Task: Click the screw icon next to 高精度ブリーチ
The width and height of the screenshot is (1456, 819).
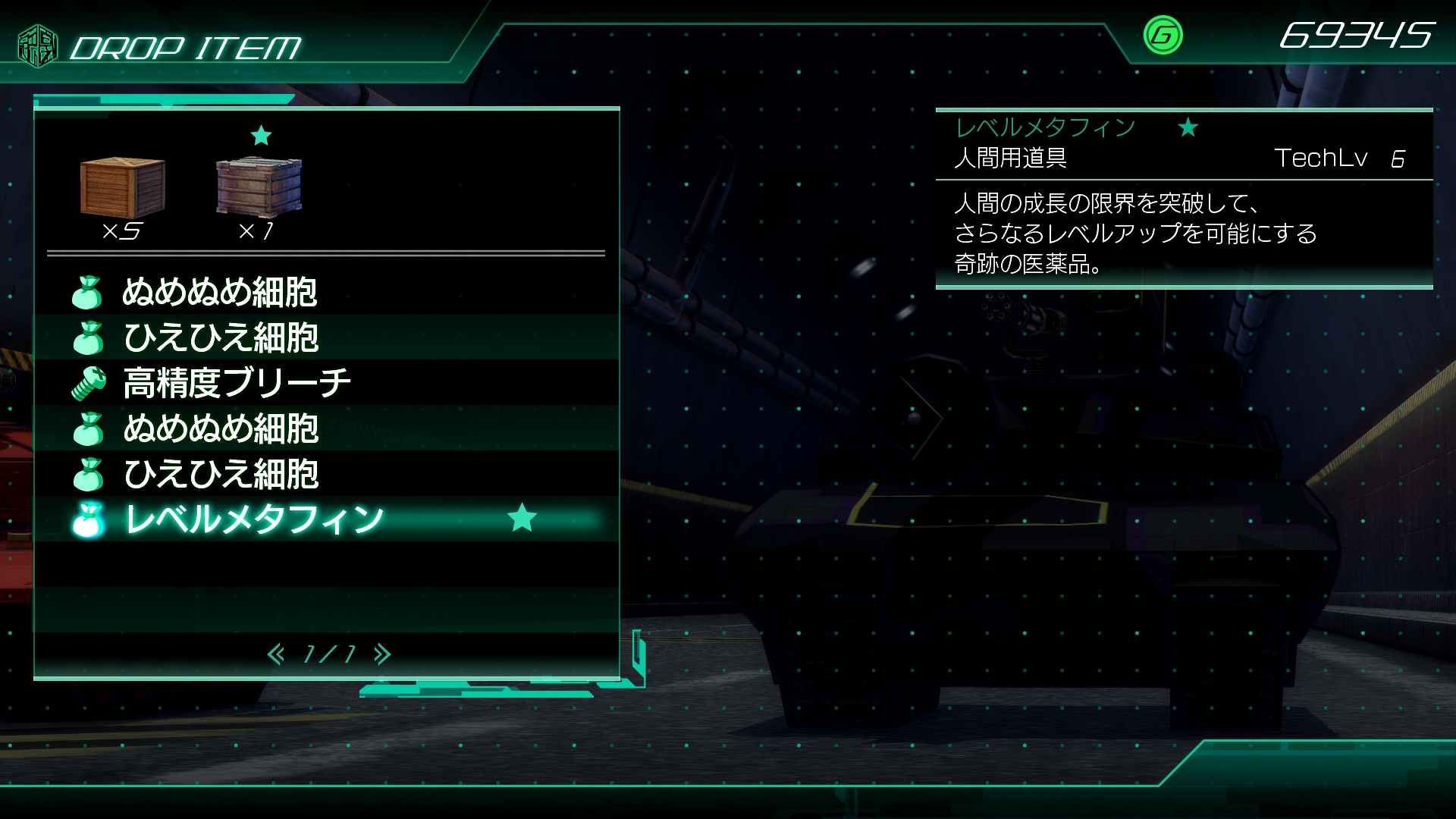Action: 89,384
